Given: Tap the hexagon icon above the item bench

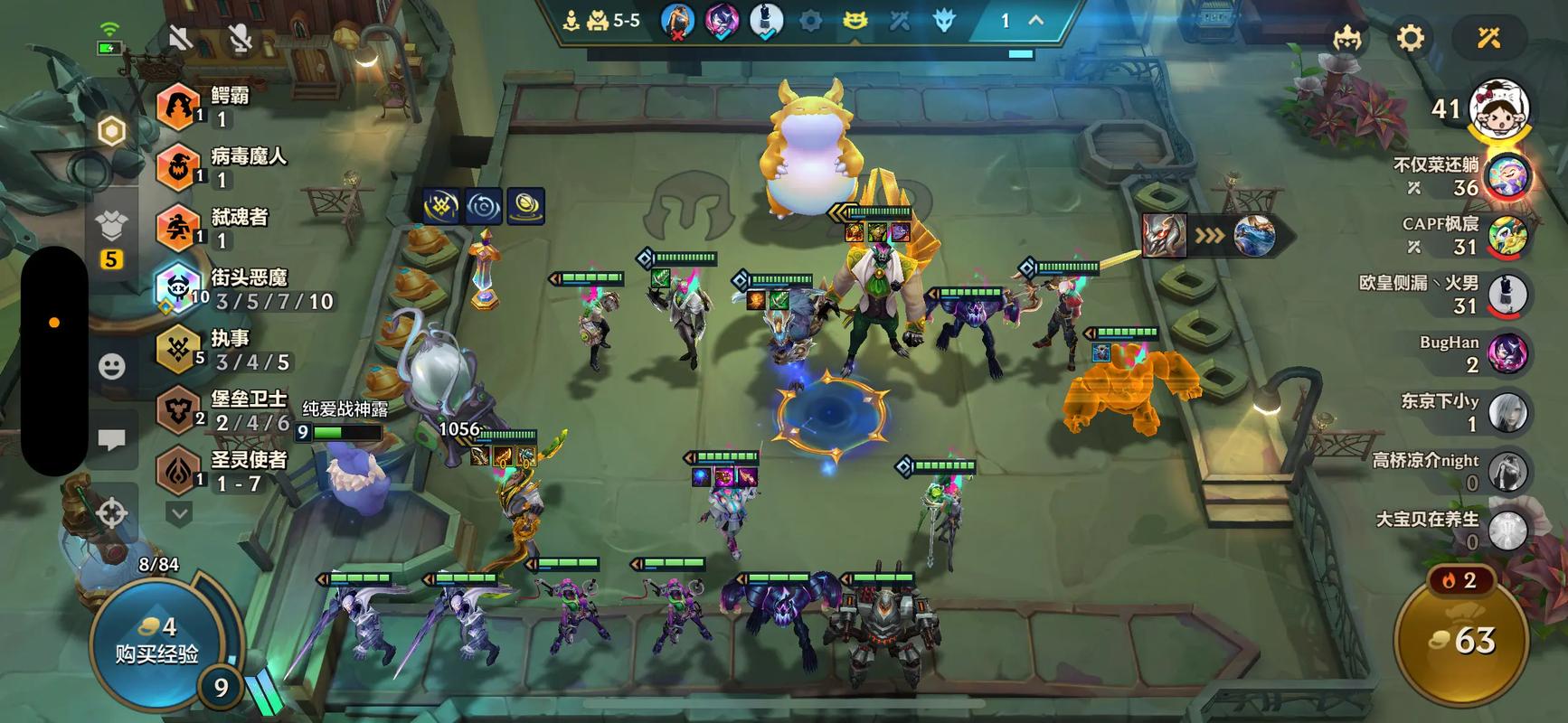Looking at the screenshot, I should [111, 132].
